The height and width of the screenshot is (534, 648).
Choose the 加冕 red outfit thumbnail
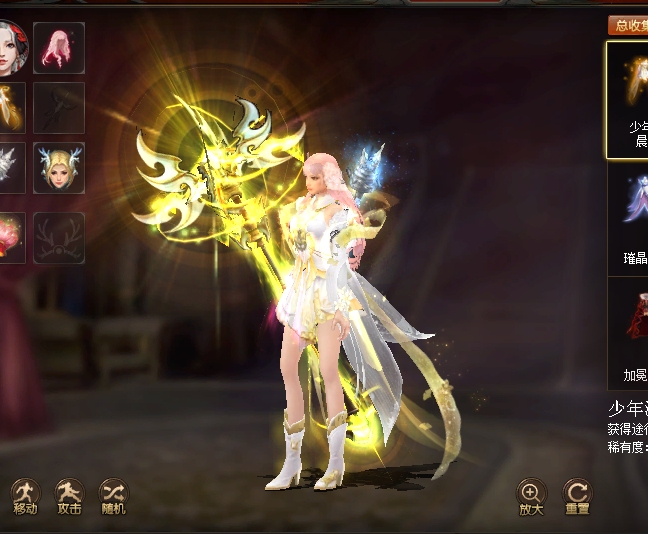point(630,332)
